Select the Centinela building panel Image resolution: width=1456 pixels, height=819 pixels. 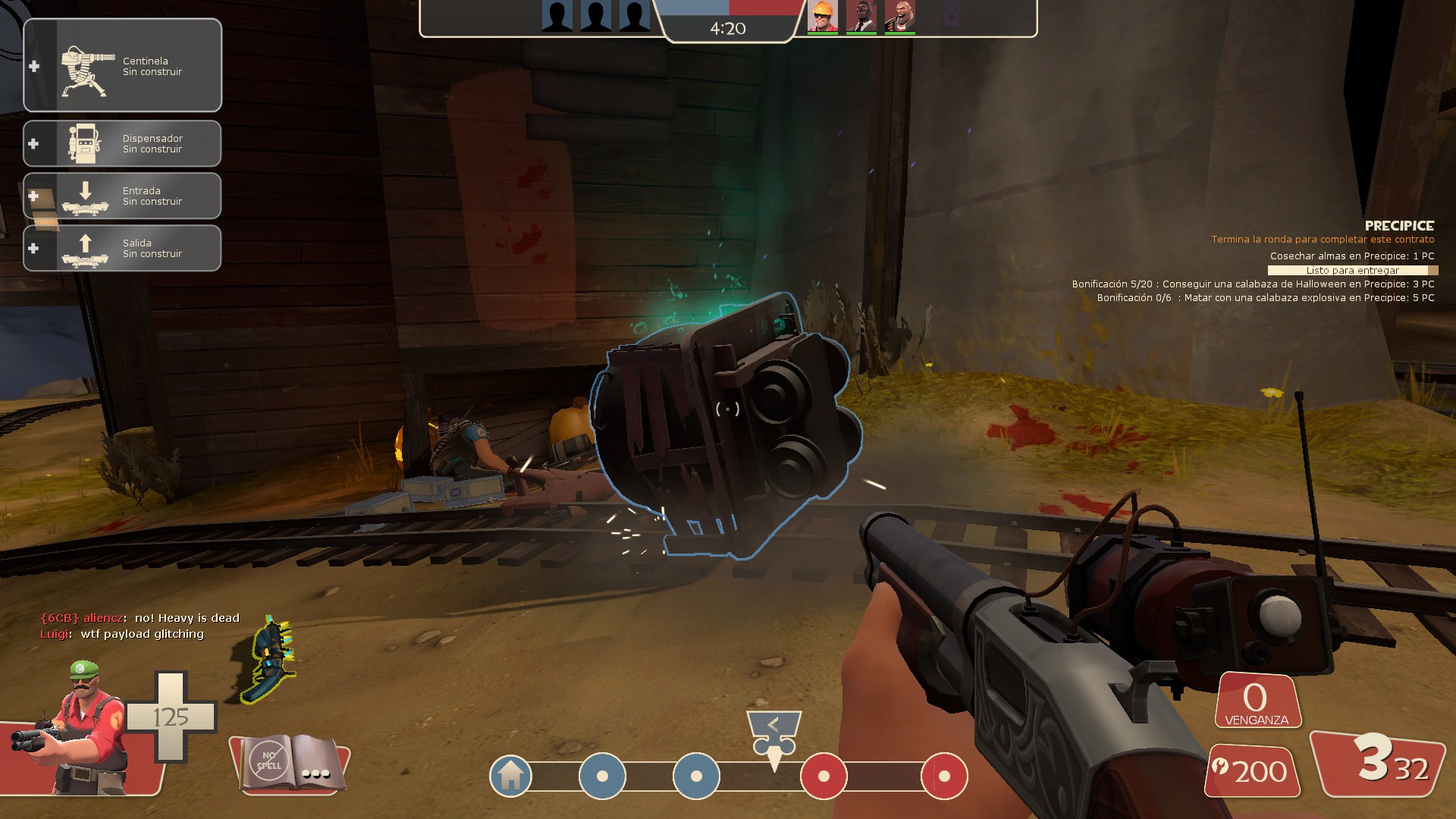click(123, 66)
